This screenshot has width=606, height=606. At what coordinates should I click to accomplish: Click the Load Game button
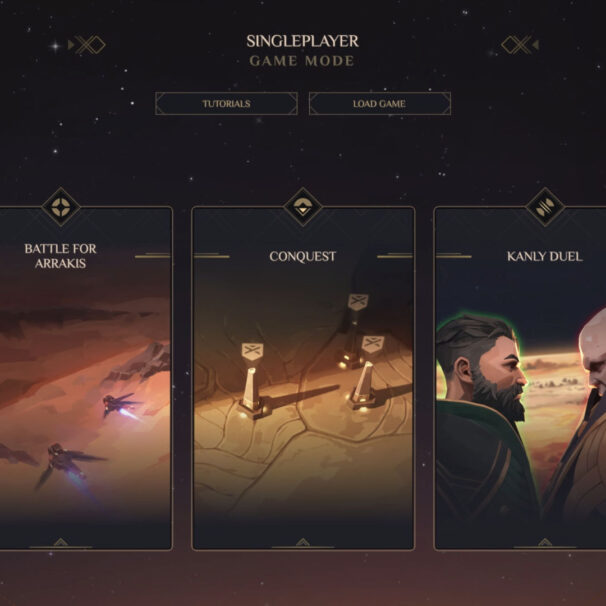[379, 104]
